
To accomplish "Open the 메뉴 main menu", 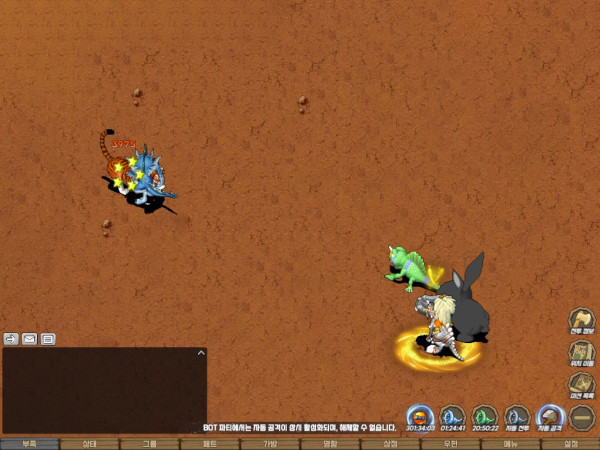I will pyautogui.click(x=510, y=443).
